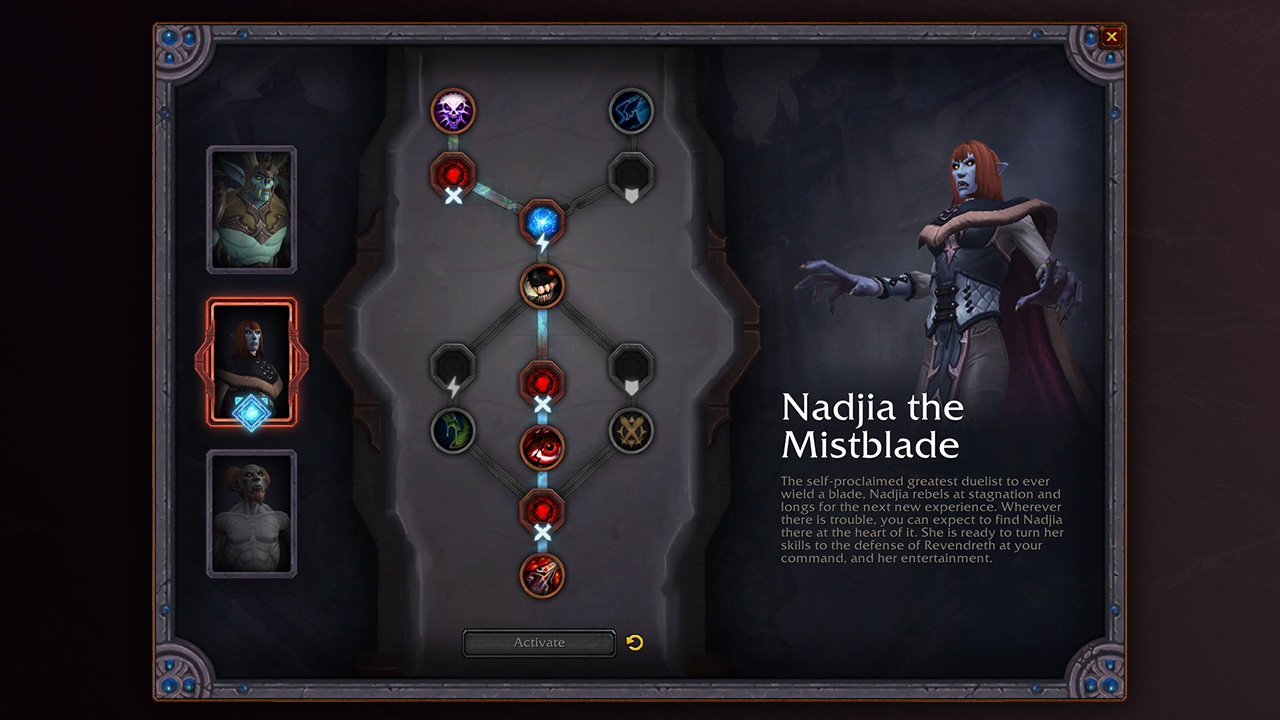
Task: Open the red conduit slot below the purple skull
Action: pos(453,174)
